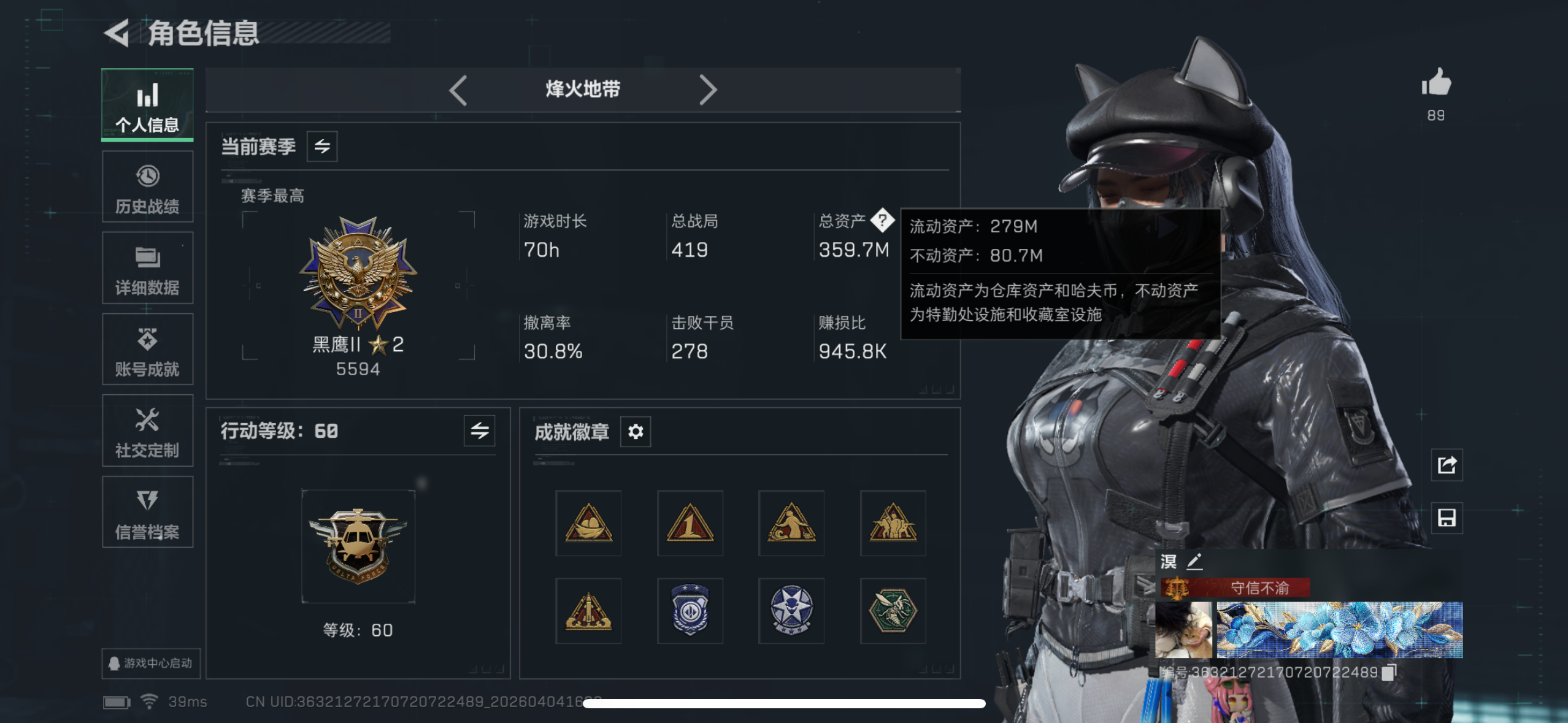Open 账号成就 achievements panel

[147, 350]
